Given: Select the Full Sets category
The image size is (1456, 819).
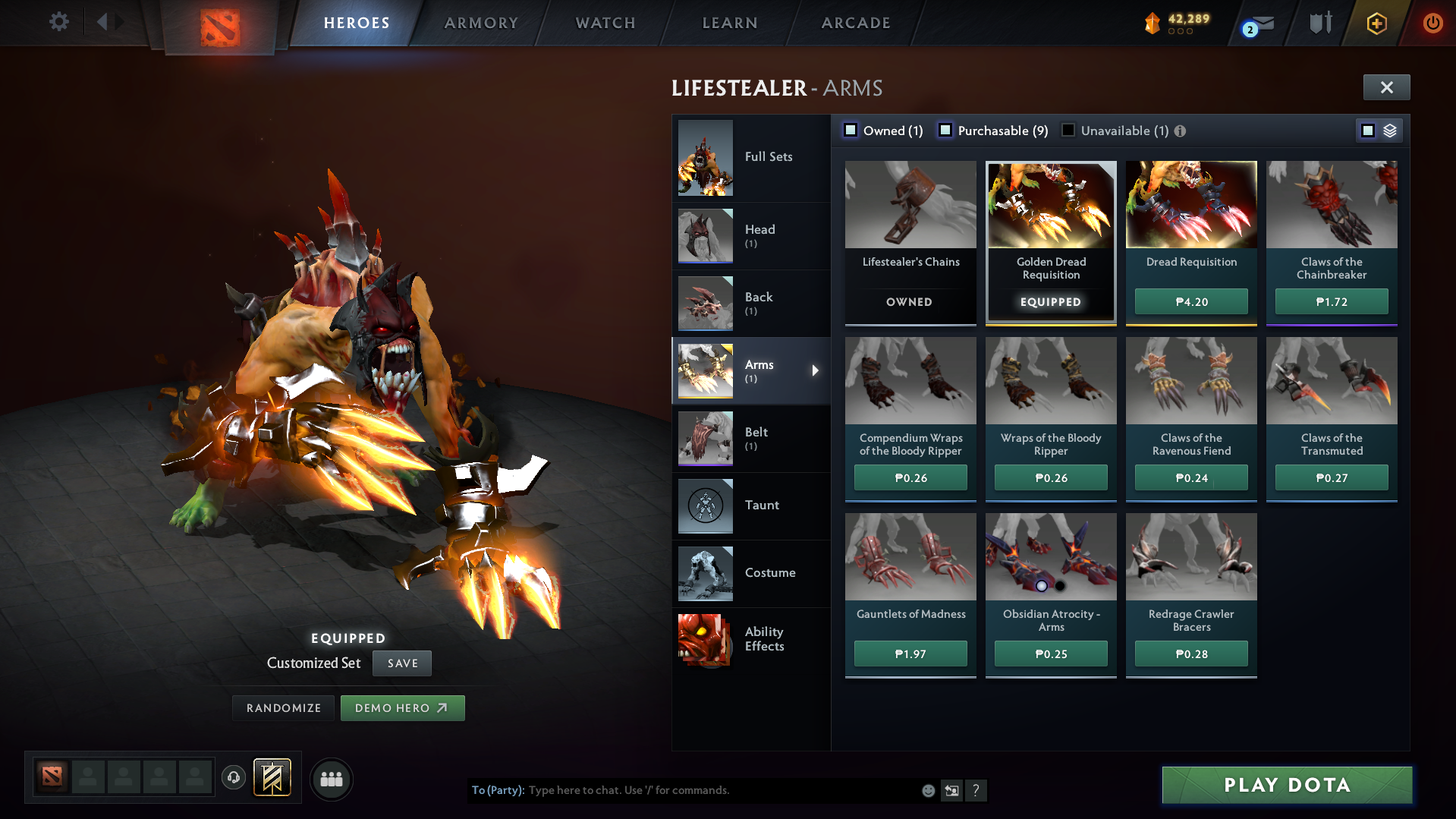Looking at the screenshot, I should [751, 157].
